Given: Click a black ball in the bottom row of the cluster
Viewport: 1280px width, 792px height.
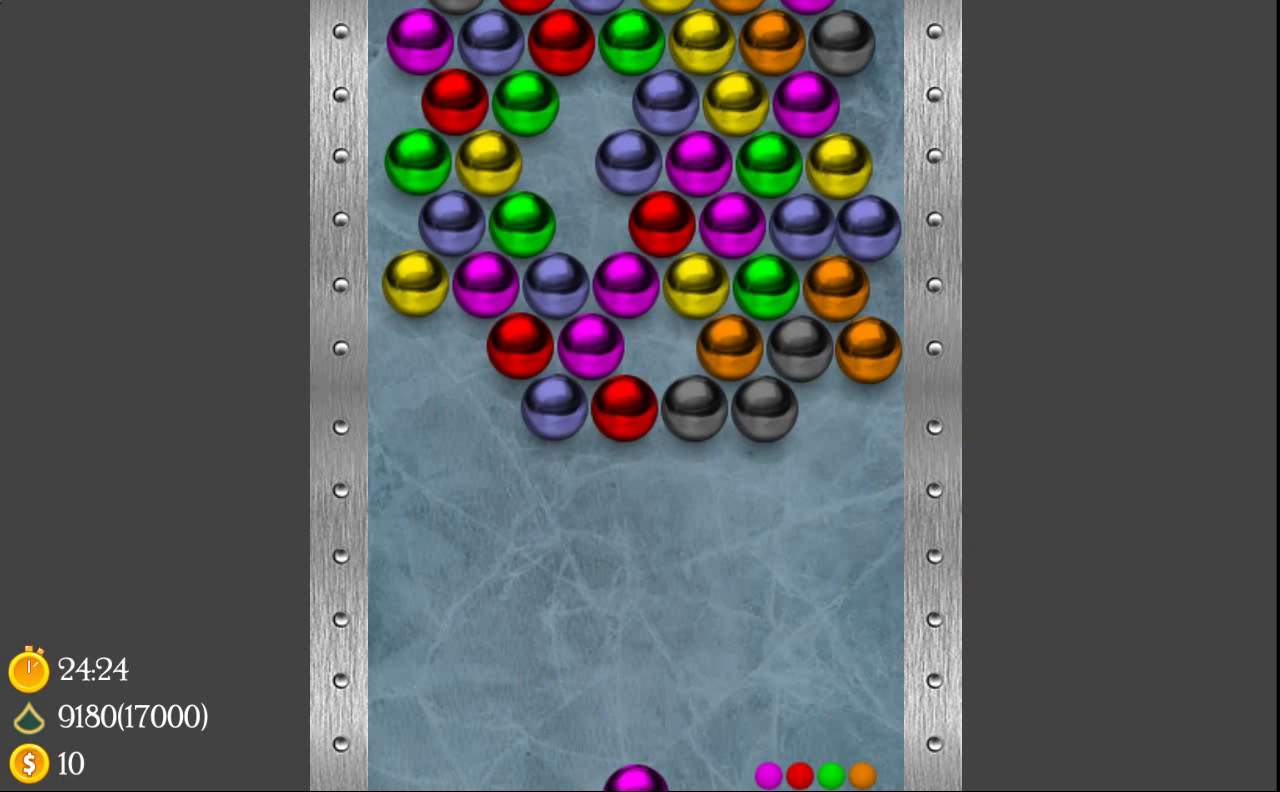Looking at the screenshot, I should (695, 410).
